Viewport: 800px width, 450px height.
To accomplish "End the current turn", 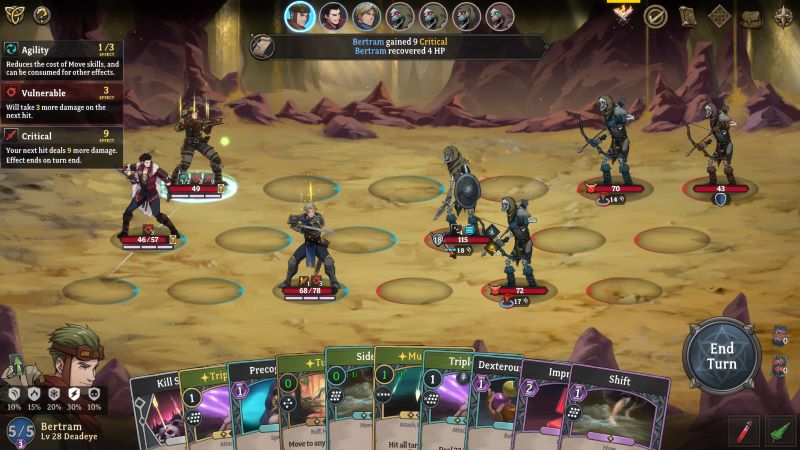I will click(x=722, y=355).
